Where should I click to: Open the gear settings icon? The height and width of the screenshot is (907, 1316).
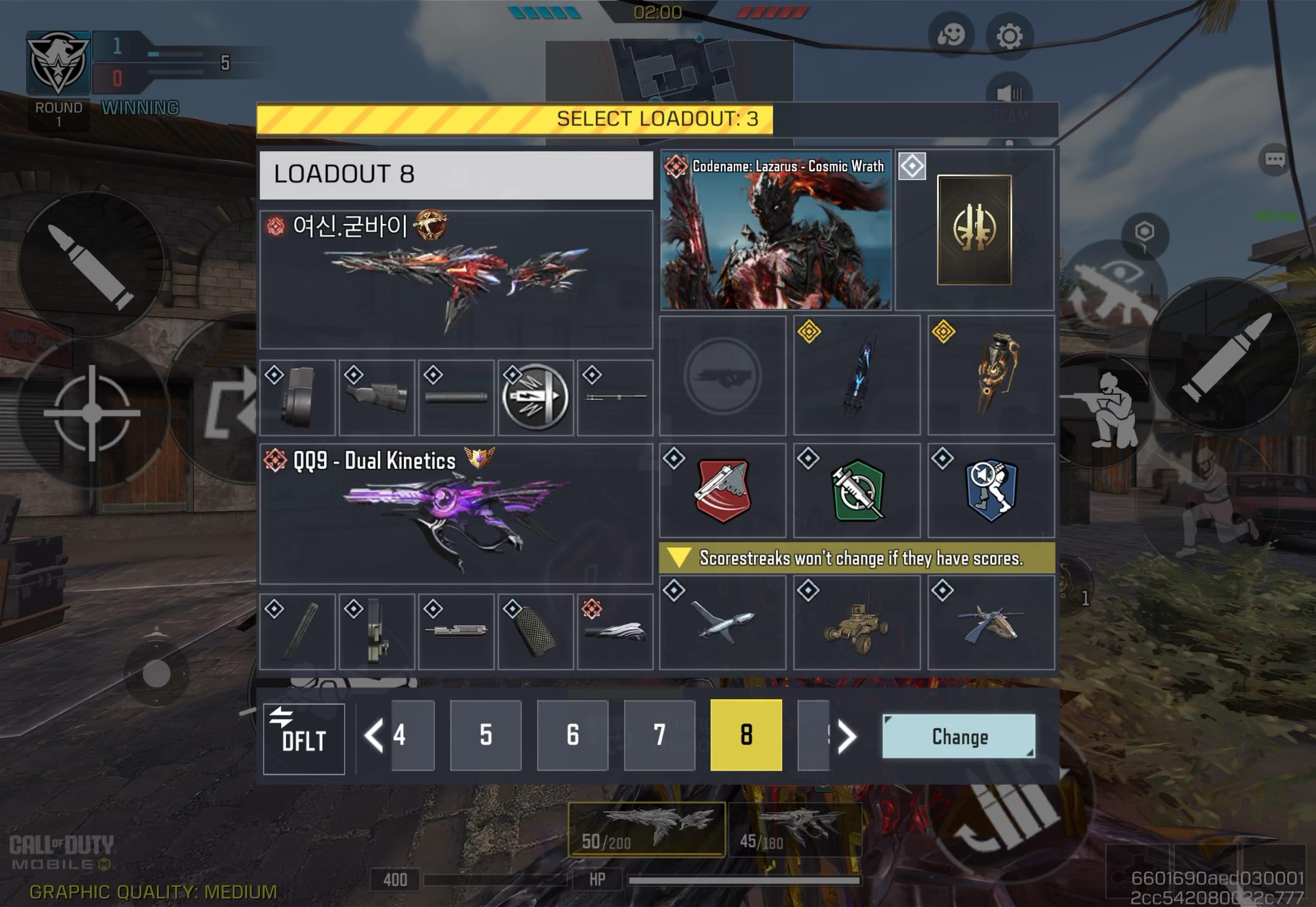[x=1009, y=36]
